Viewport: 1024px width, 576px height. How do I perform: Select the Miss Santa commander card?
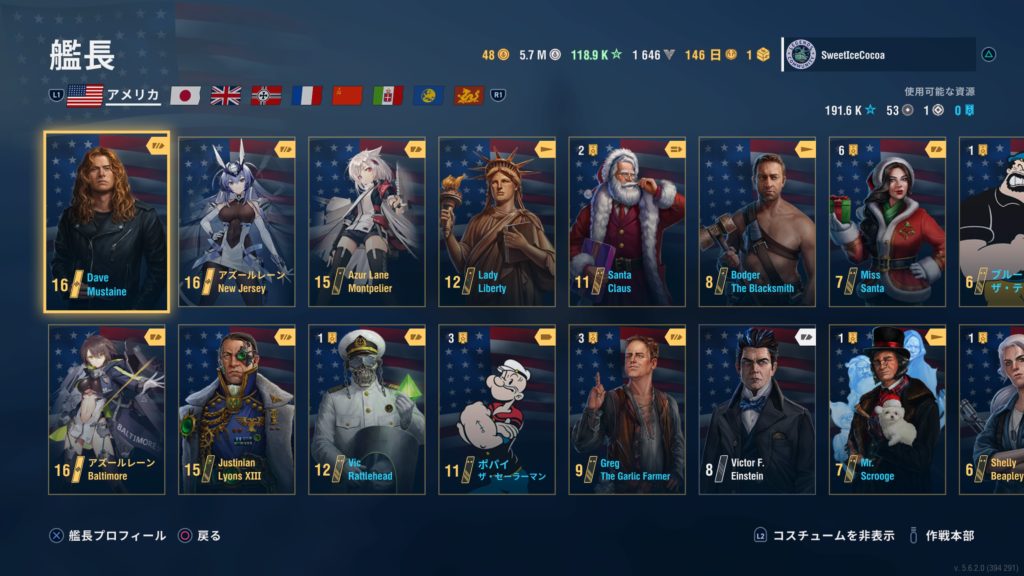887,222
